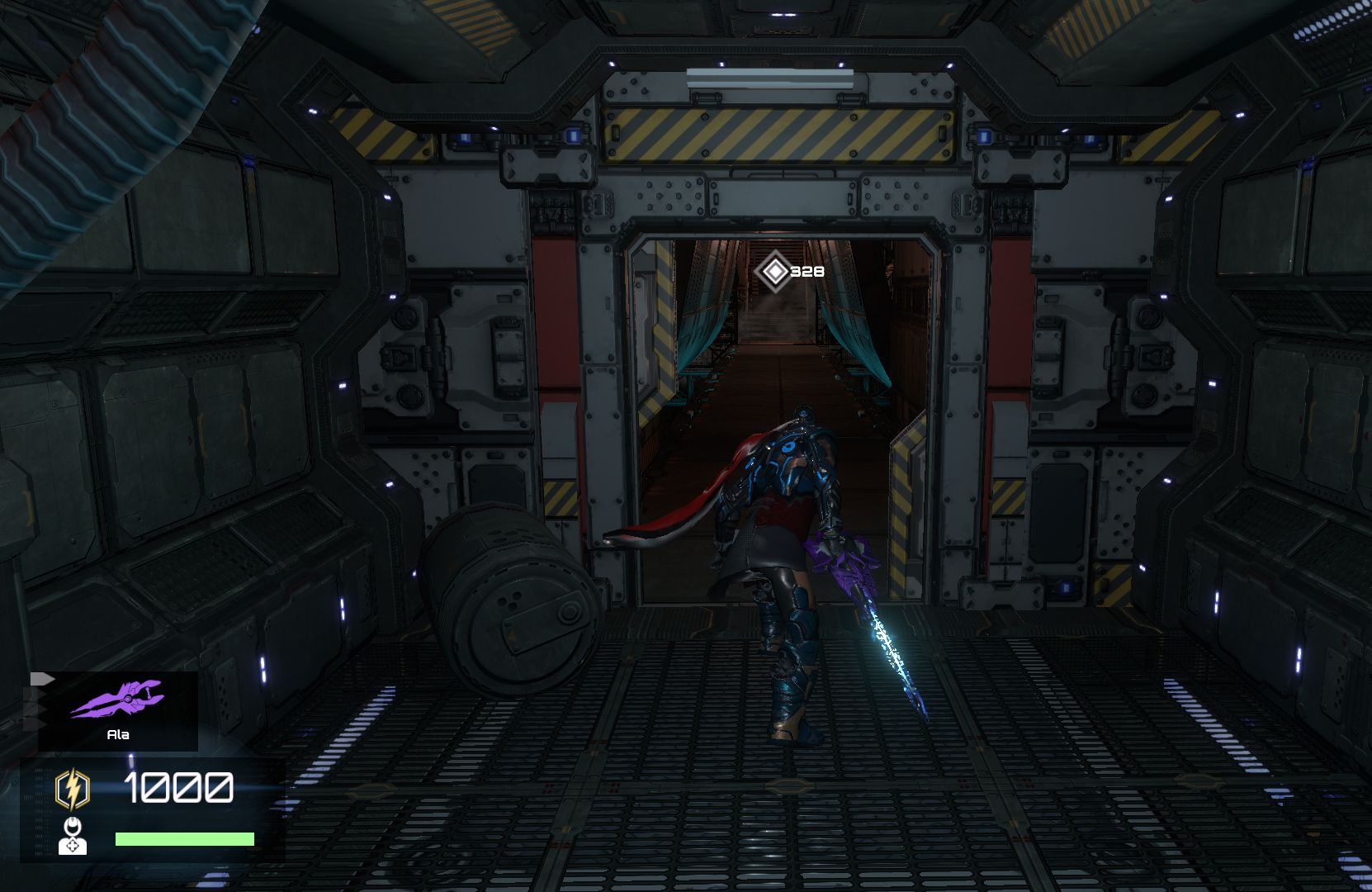Click the medic health icon
1372x892 pixels.
[x=73, y=836]
